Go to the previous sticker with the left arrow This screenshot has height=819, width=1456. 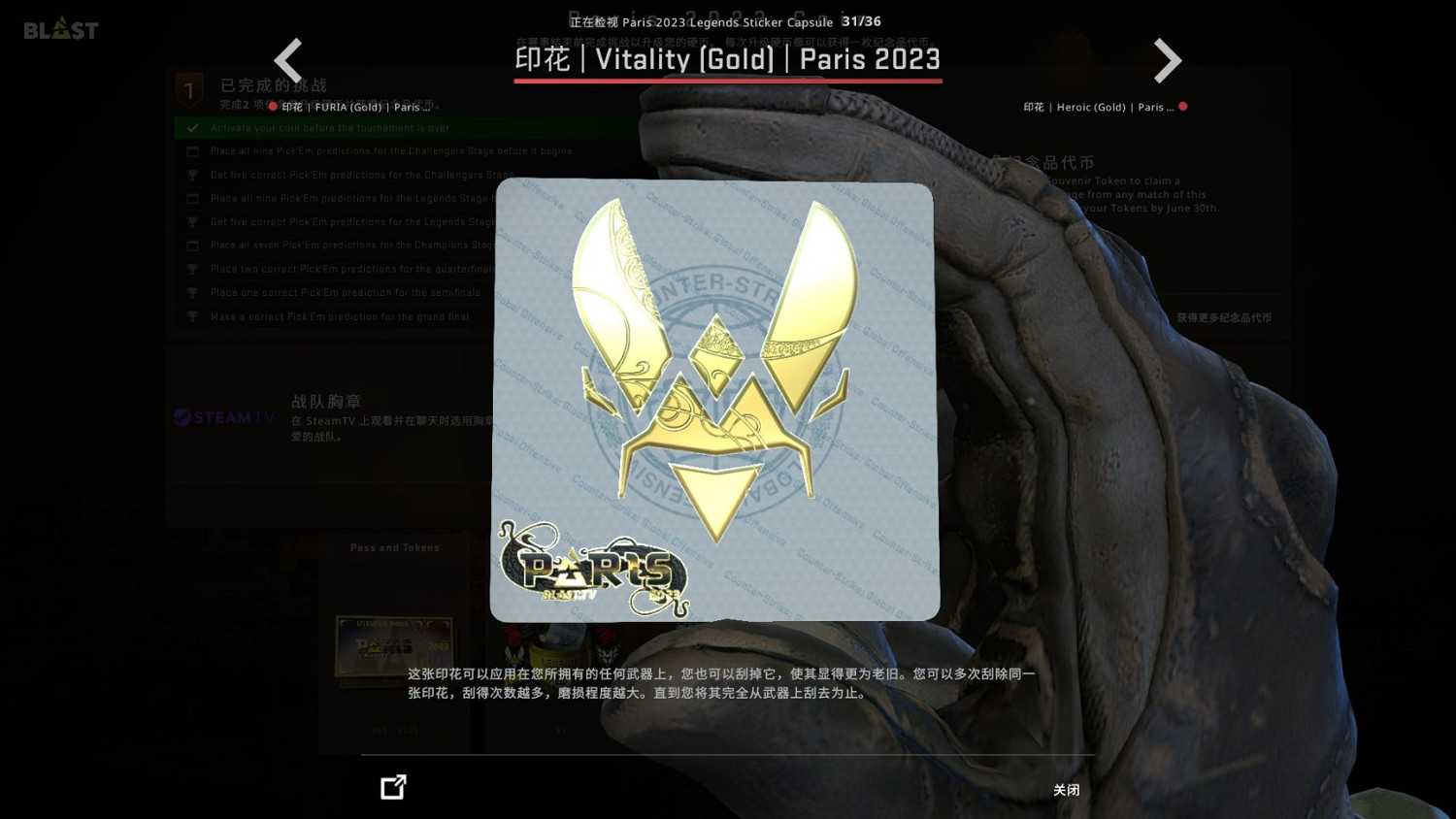click(x=288, y=60)
